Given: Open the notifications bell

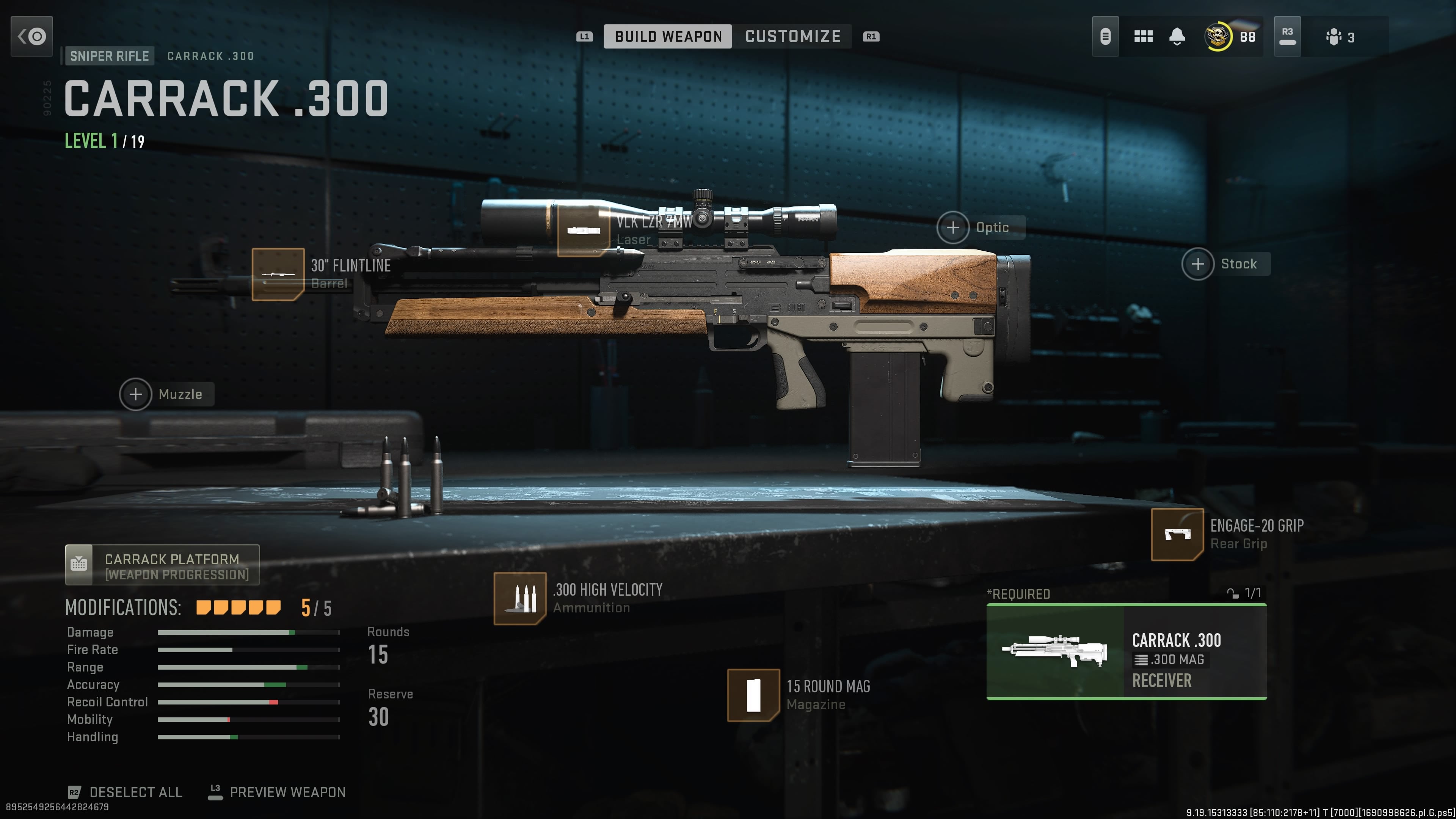Looking at the screenshot, I should pos(1177,37).
